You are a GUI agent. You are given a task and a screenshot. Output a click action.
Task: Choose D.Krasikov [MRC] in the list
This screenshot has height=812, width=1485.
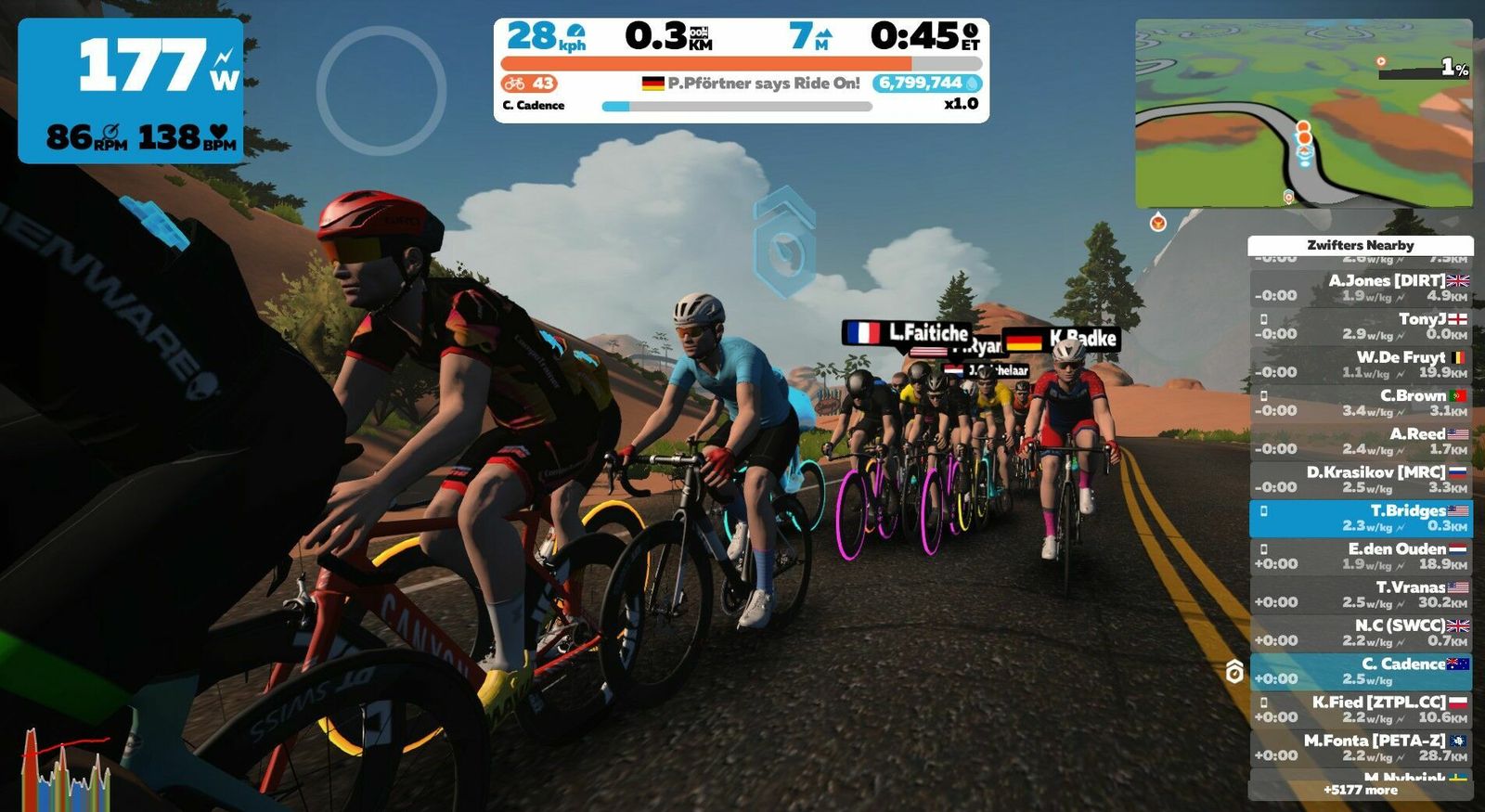click(x=1361, y=479)
